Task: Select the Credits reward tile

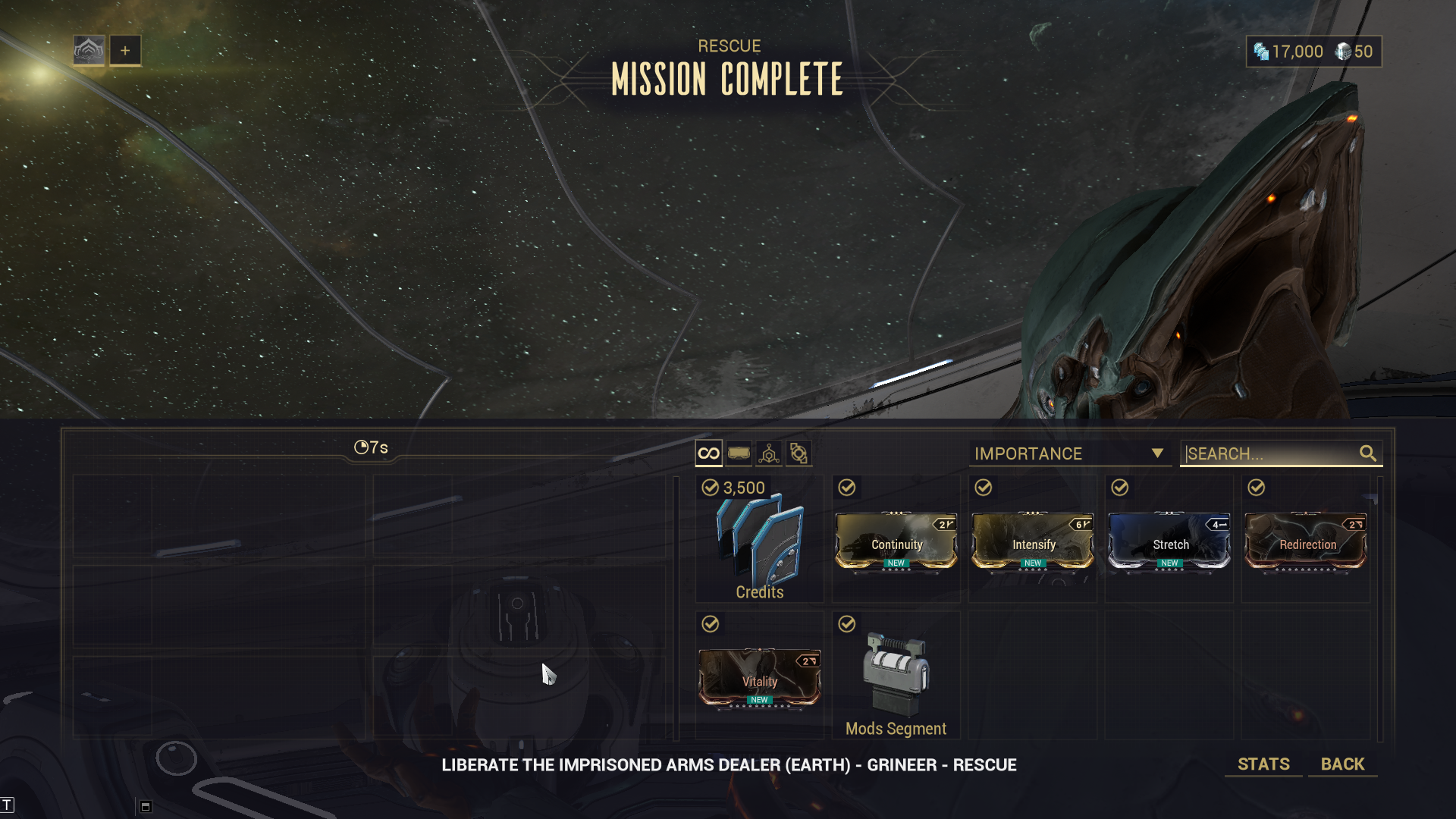Action: (x=759, y=540)
